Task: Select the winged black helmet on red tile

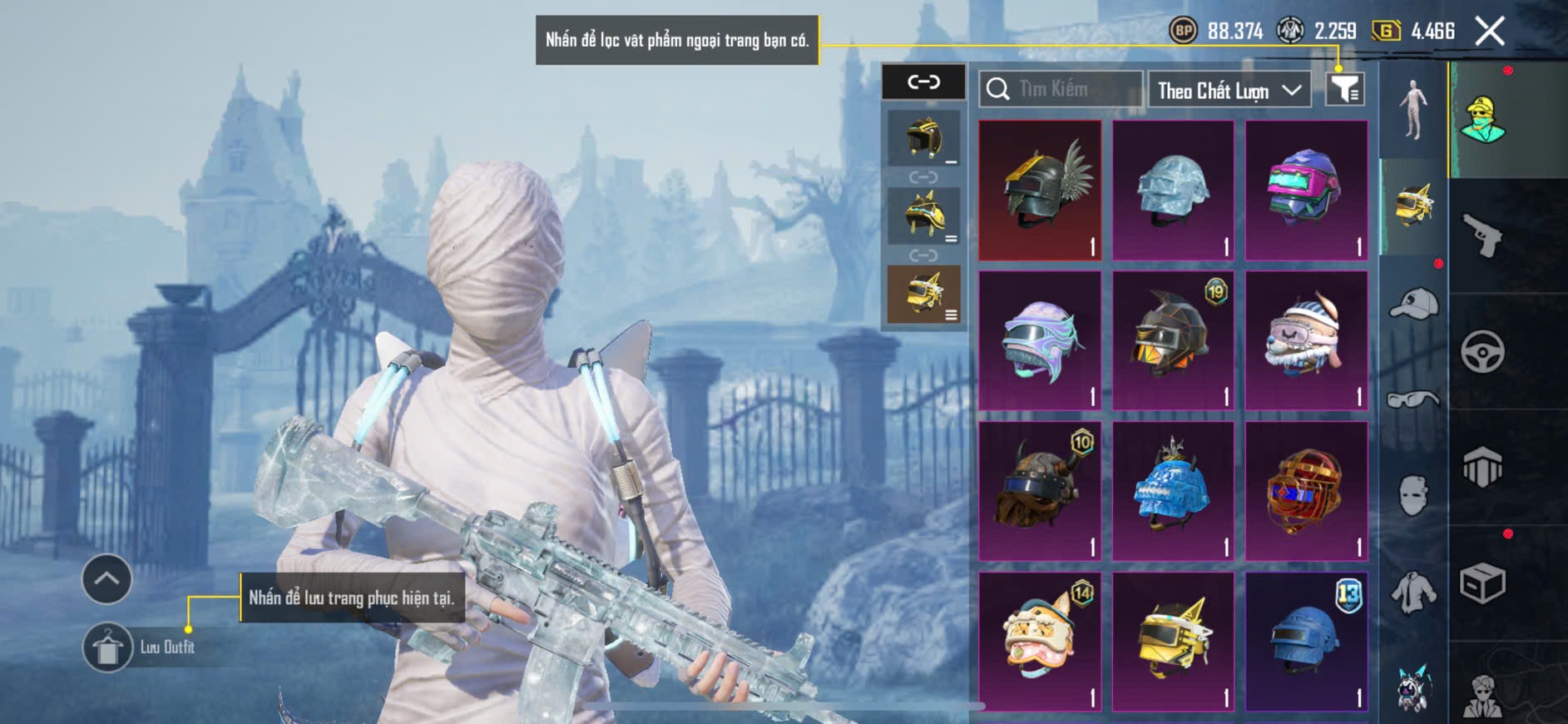Action: click(x=1040, y=190)
